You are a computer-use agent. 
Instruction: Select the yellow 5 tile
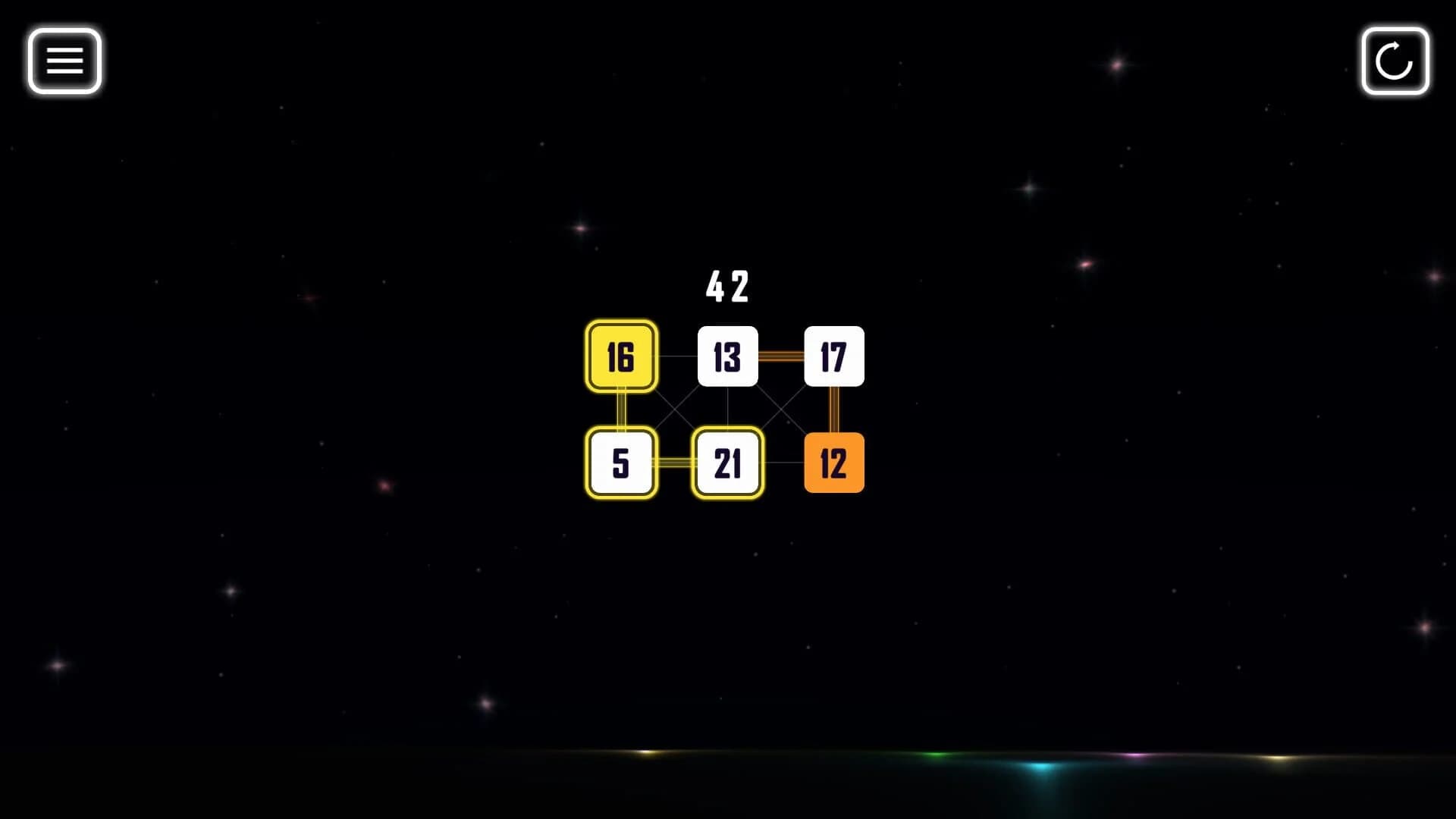click(620, 464)
